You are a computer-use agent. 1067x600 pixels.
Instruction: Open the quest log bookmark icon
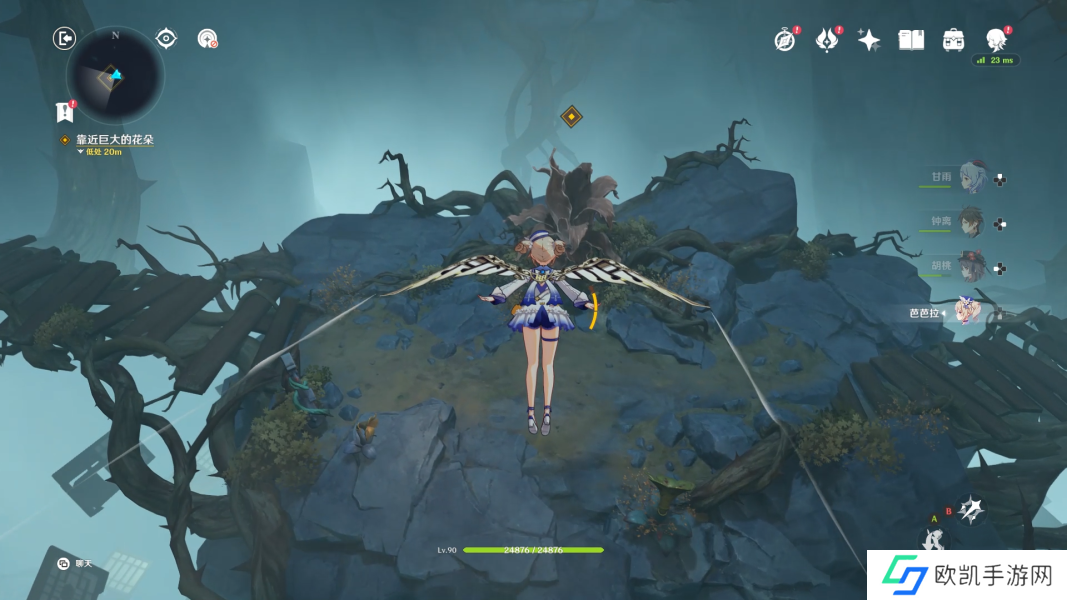[x=65, y=111]
